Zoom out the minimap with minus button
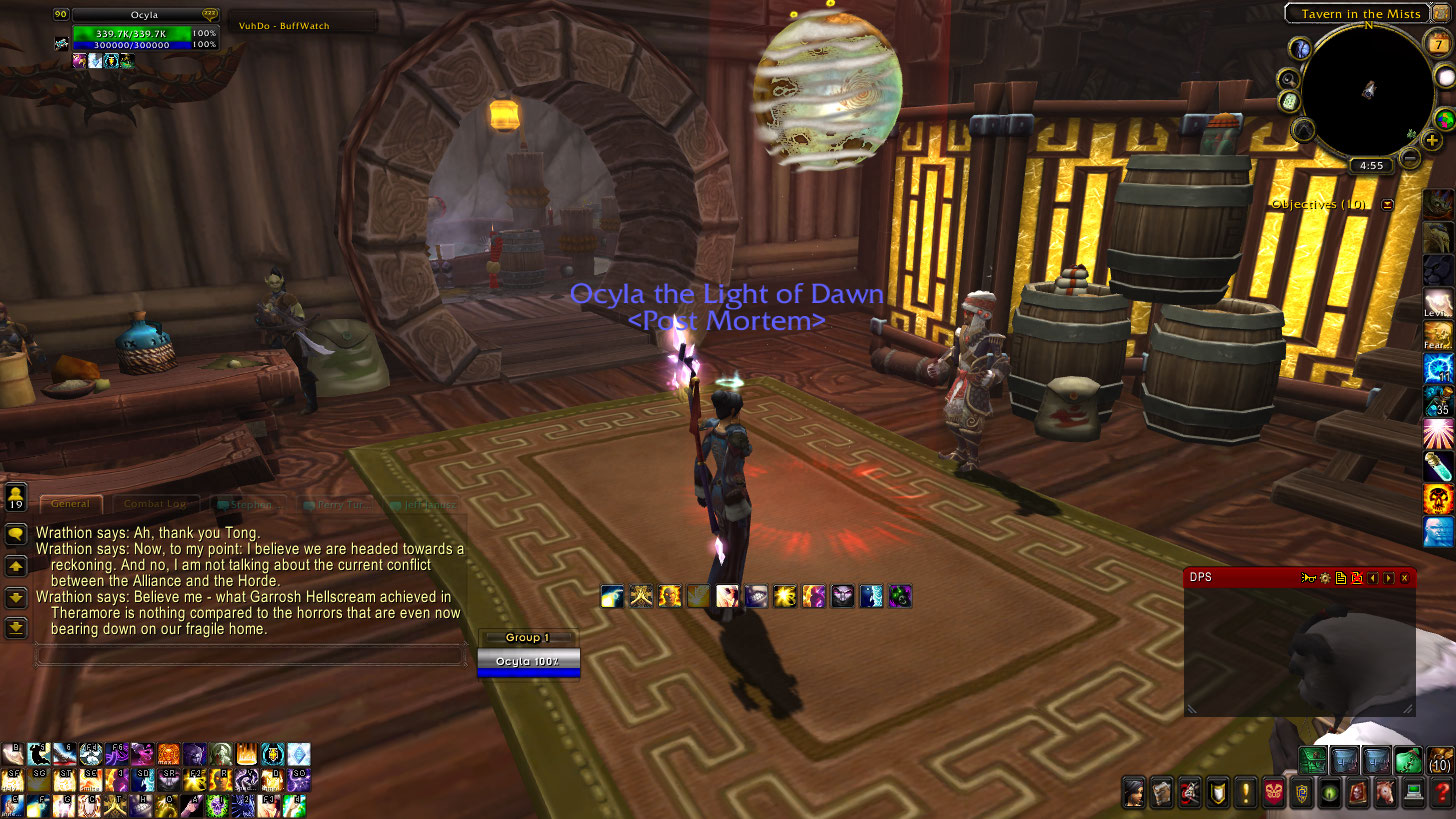Screen dimensions: 1456x819 click(1410, 158)
